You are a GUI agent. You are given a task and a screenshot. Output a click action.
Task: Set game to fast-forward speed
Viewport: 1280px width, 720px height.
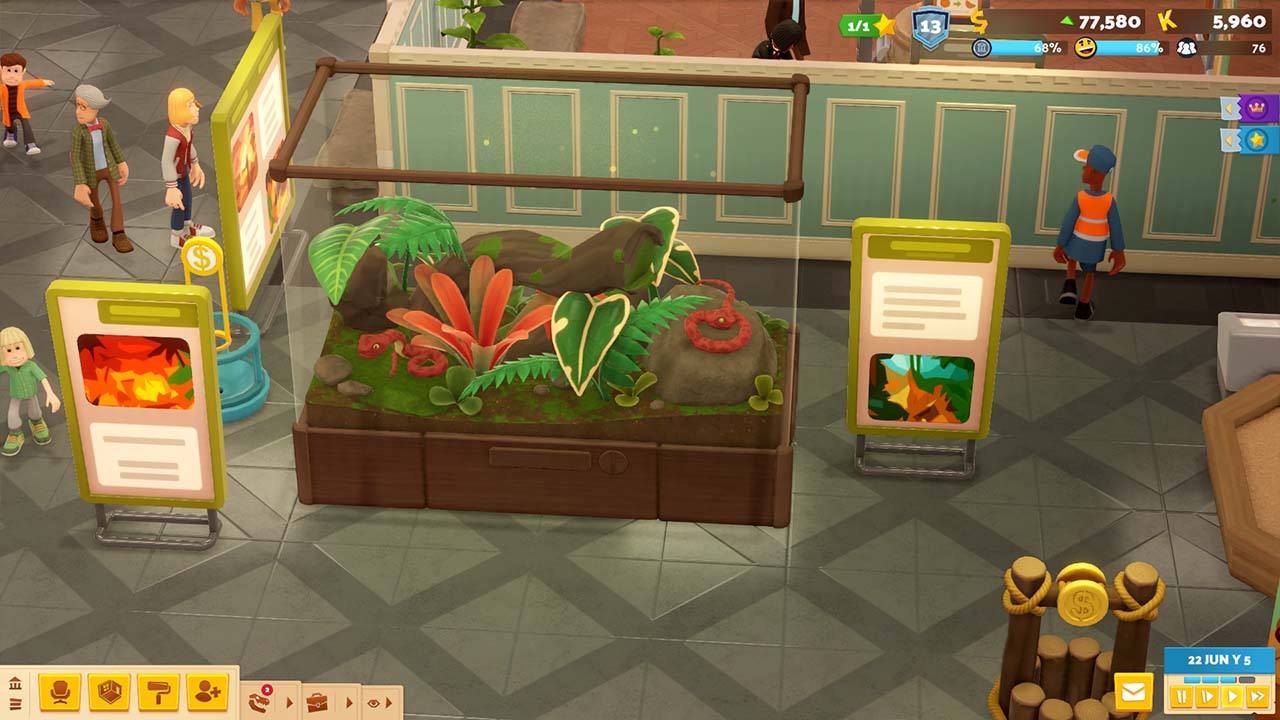1257,696
